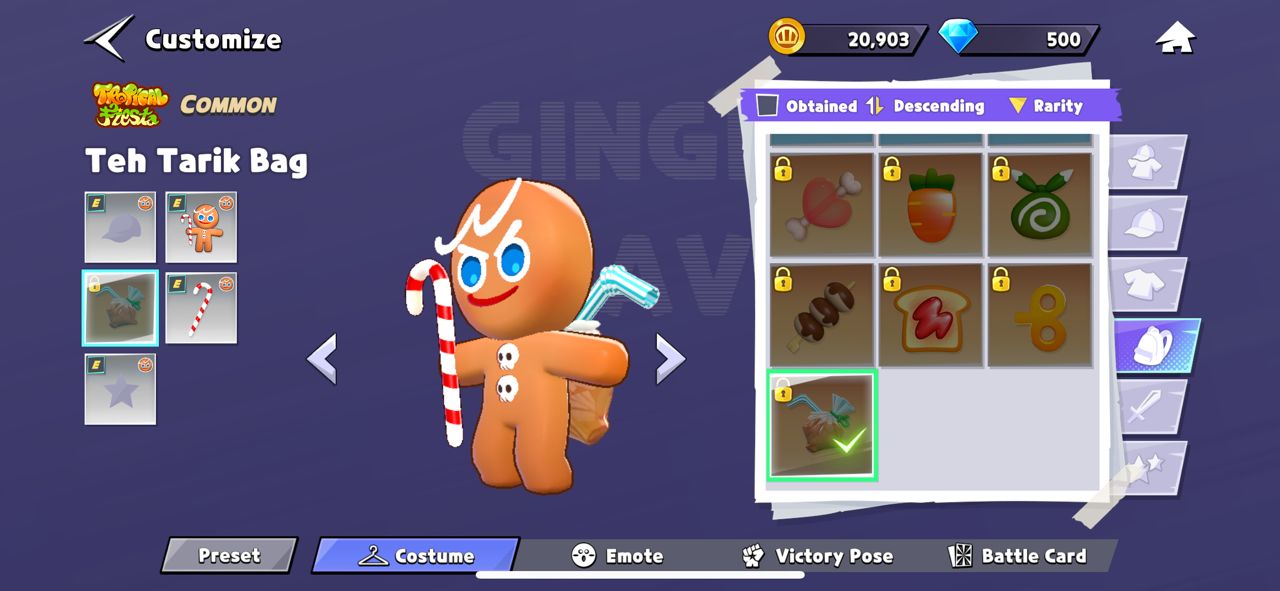Rotate character with the left arrow
The width and height of the screenshot is (1280, 591).
point(322,358)
